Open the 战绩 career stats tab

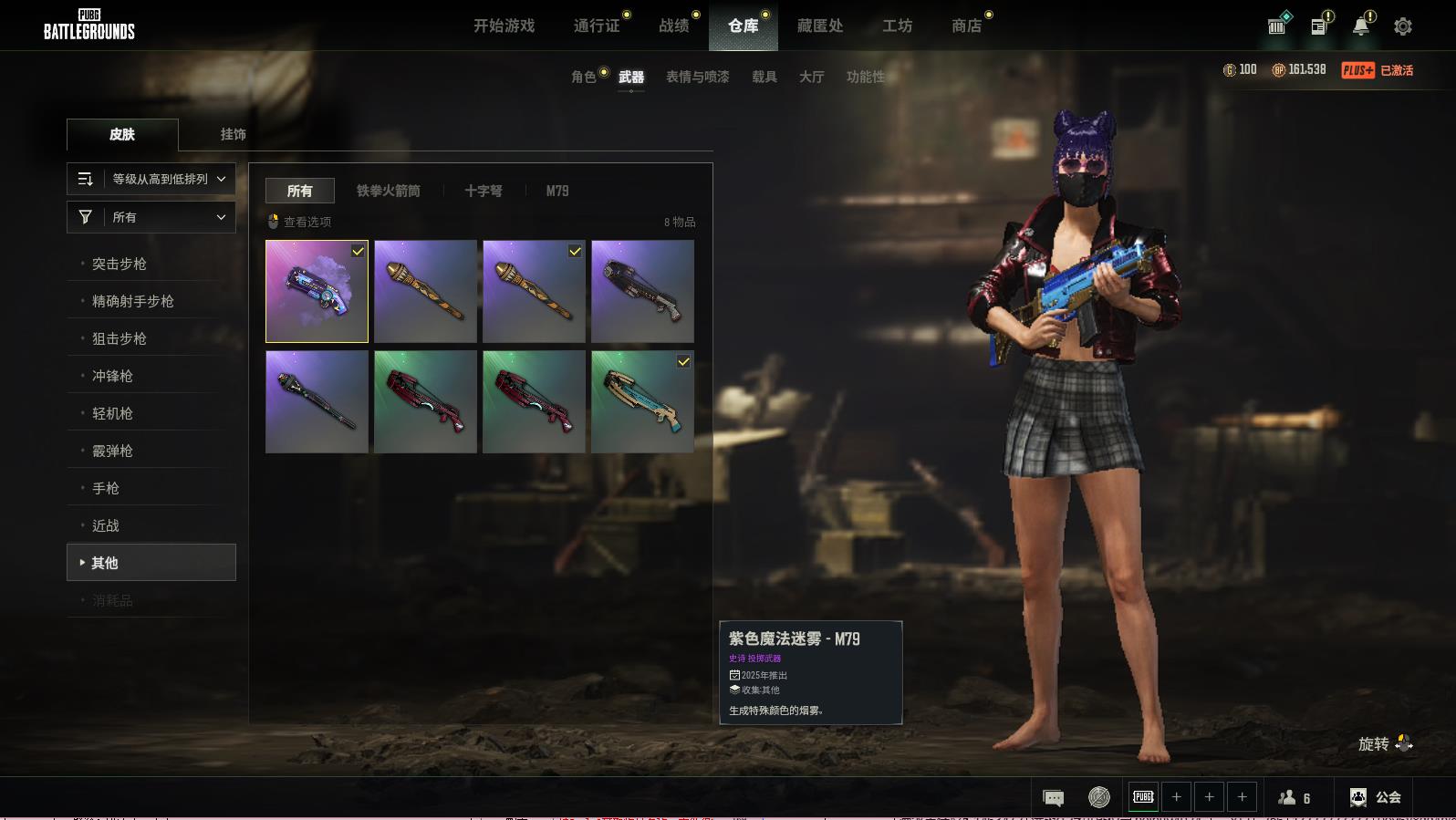674,26
